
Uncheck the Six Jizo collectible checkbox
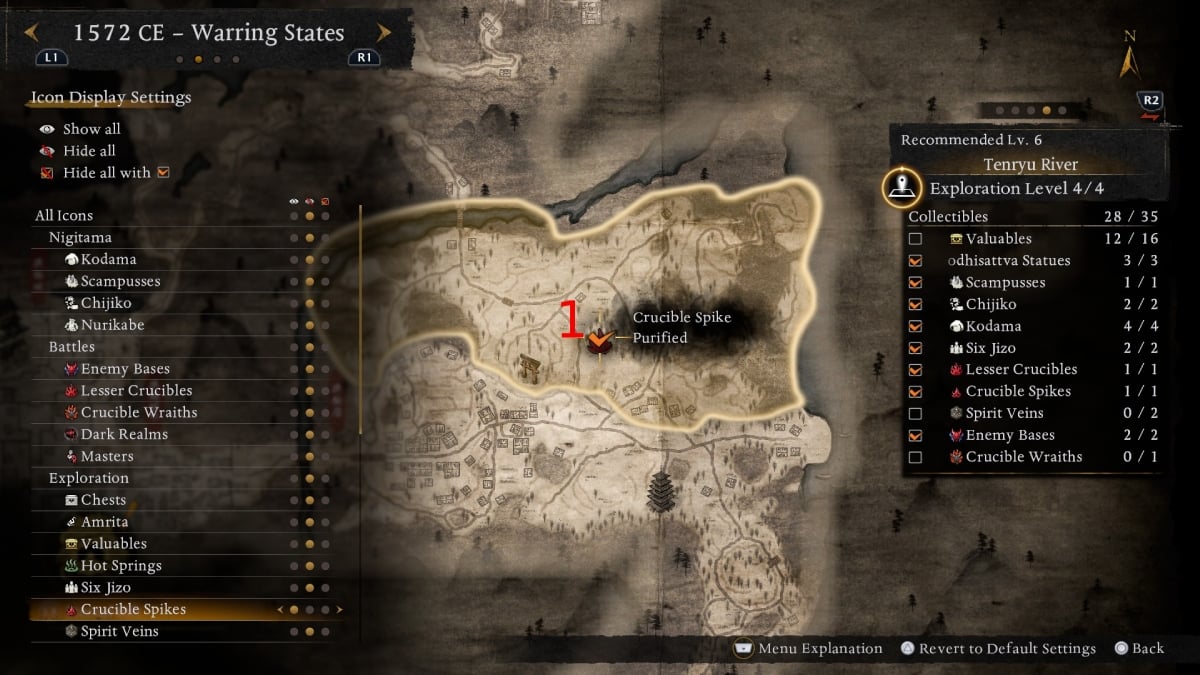tap(915, 348)
